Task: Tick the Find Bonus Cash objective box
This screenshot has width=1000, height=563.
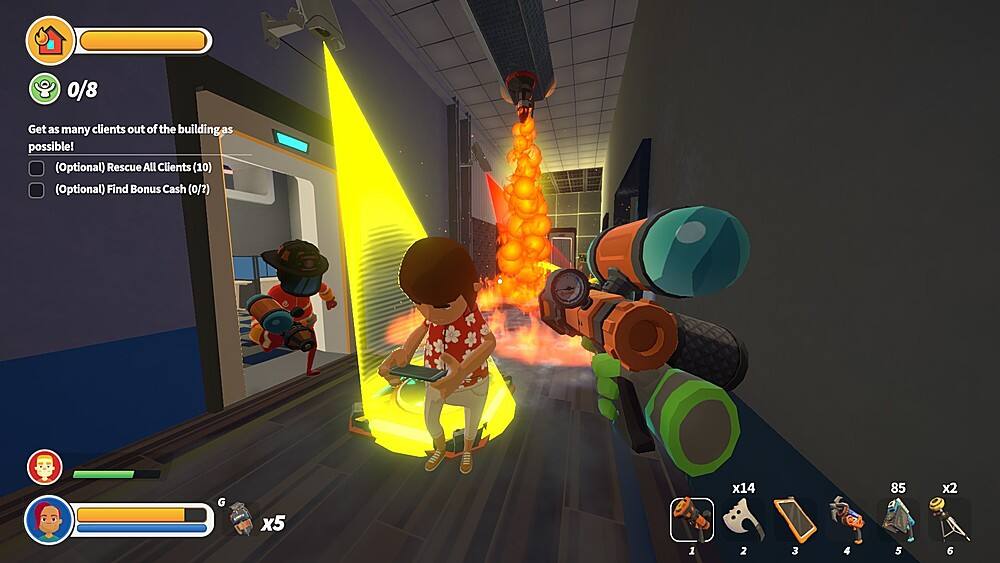Action: tap(37, 190)
